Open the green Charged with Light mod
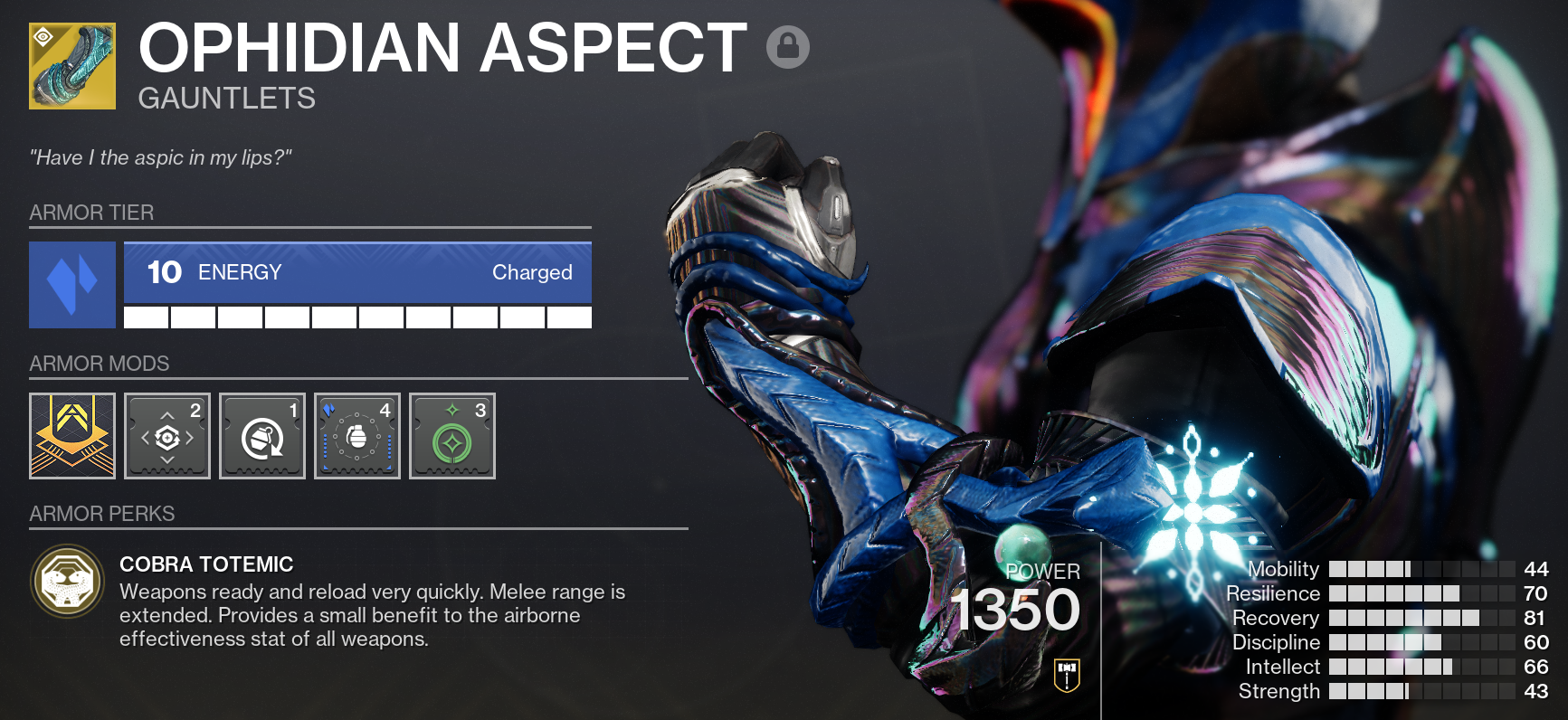 point(451,435)
